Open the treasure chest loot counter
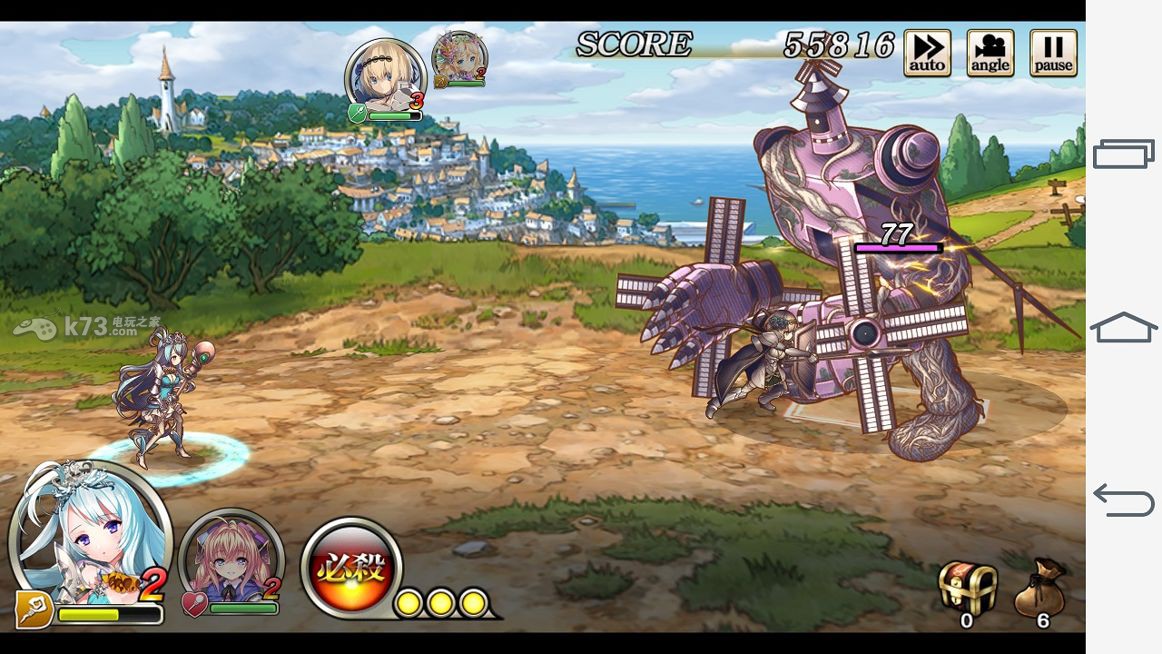This screenshot has width=1162, height=654. click(967, 588)
